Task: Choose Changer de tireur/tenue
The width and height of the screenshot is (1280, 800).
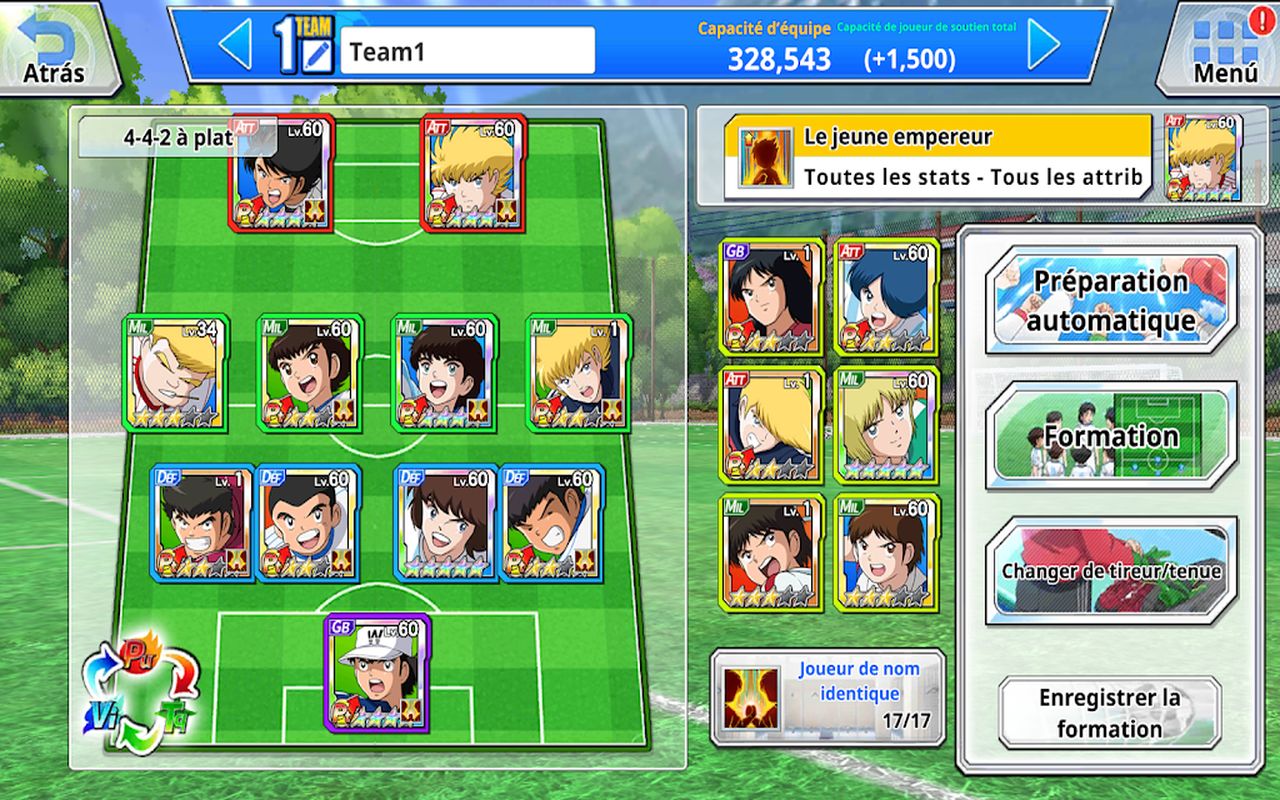Action: tap(1111, 571)
